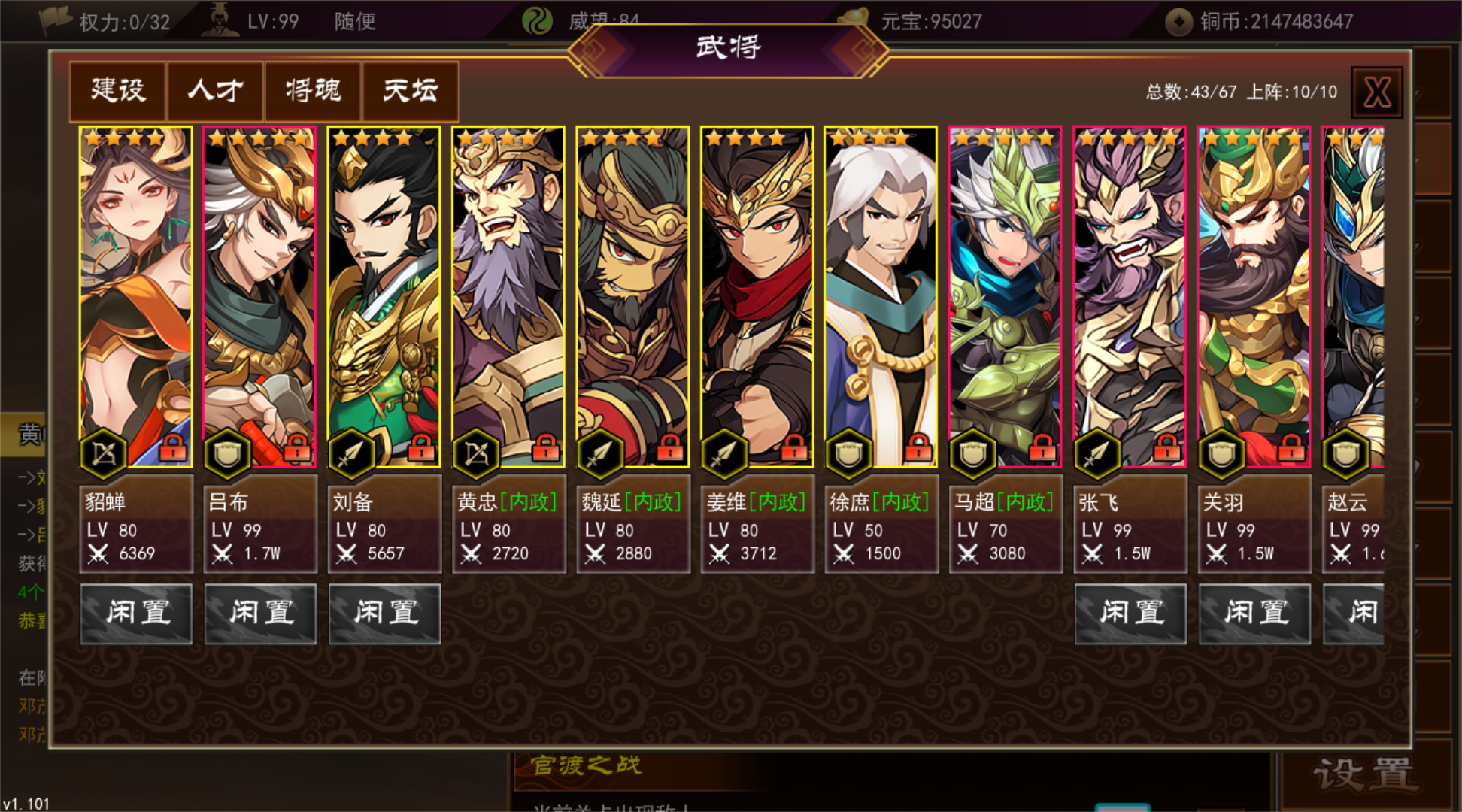
Task: Click the shield-type icon on 吕布's card
Action: click(x=229, y=451)
